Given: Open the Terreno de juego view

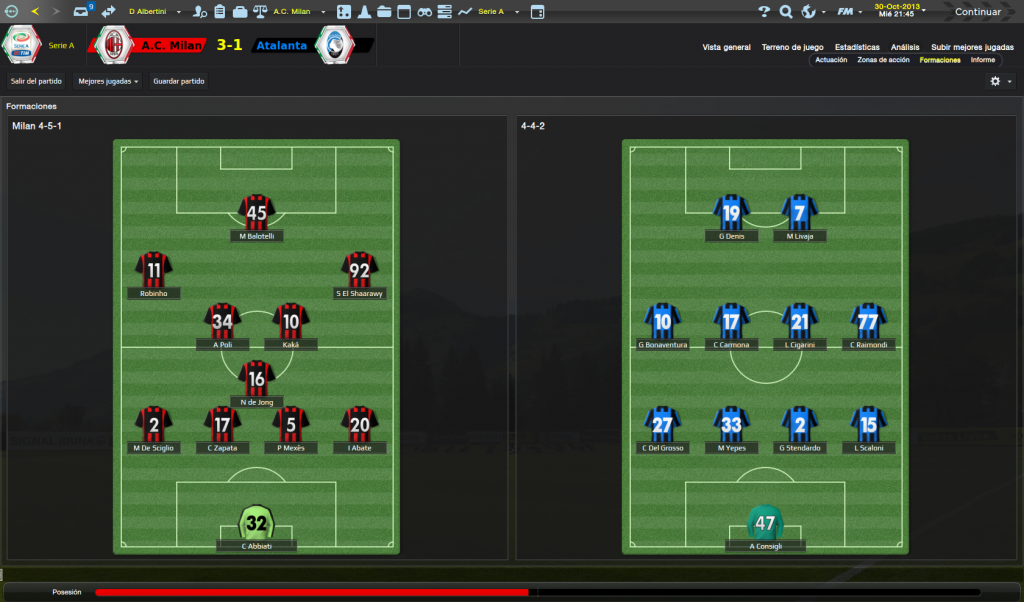Looking at the screenshot, I should [x=792, y=47].
